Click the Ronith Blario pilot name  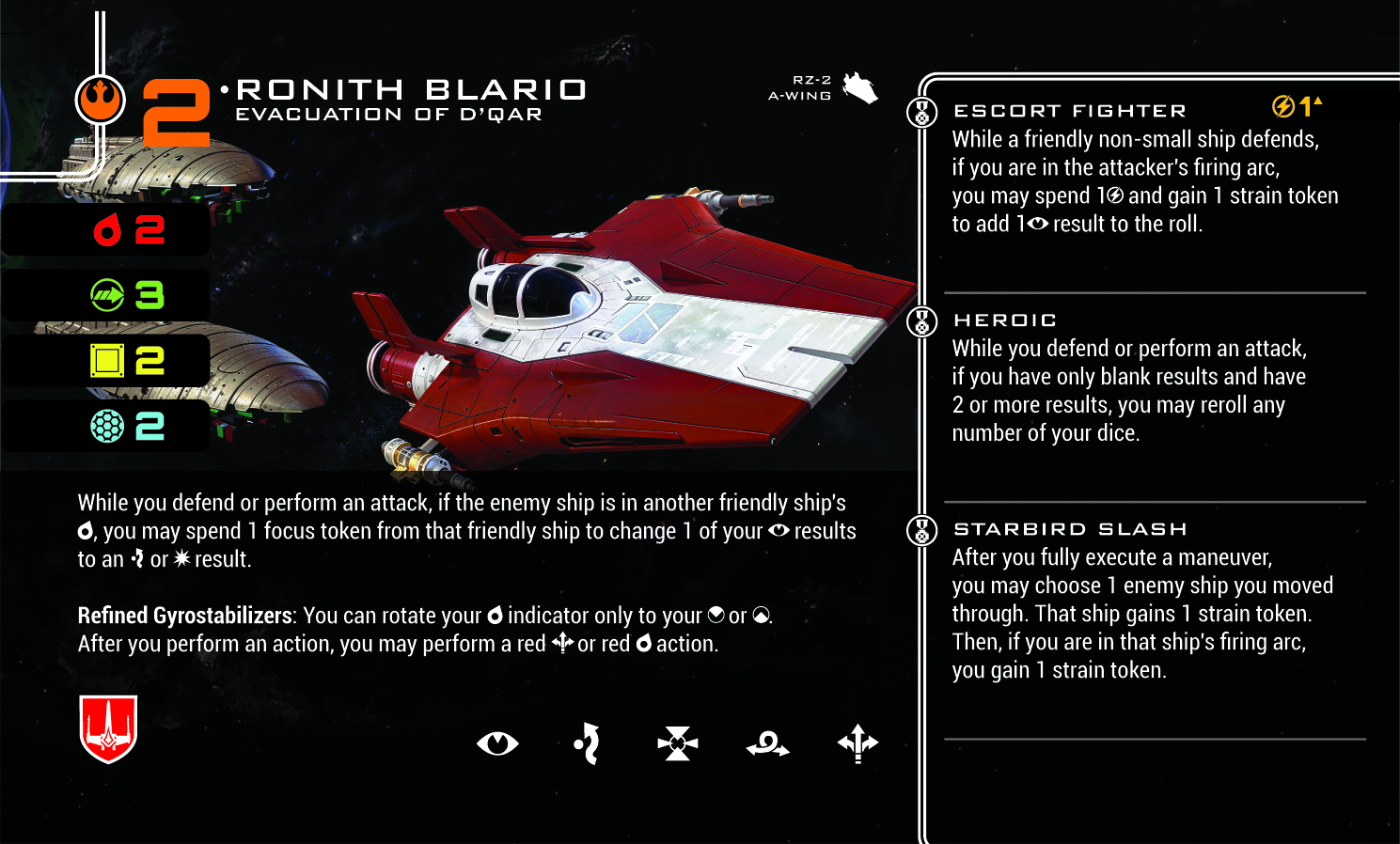click(x=411, y=90)
